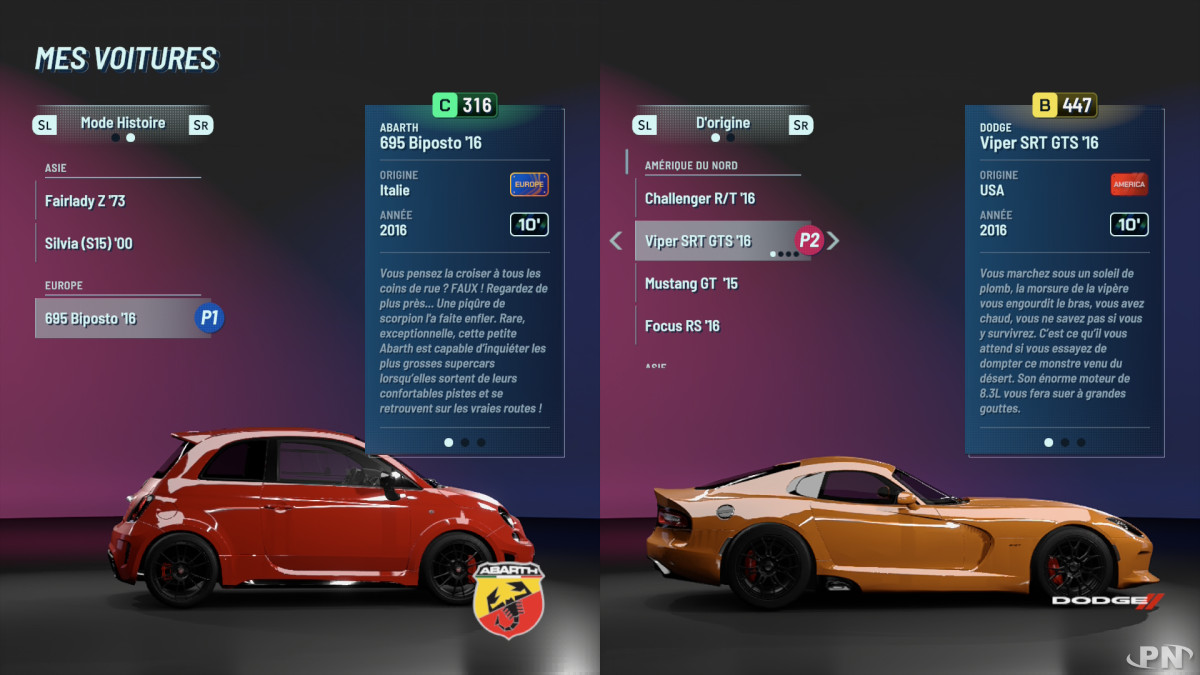Select the Focus RS '16 entry

[682, 326]
